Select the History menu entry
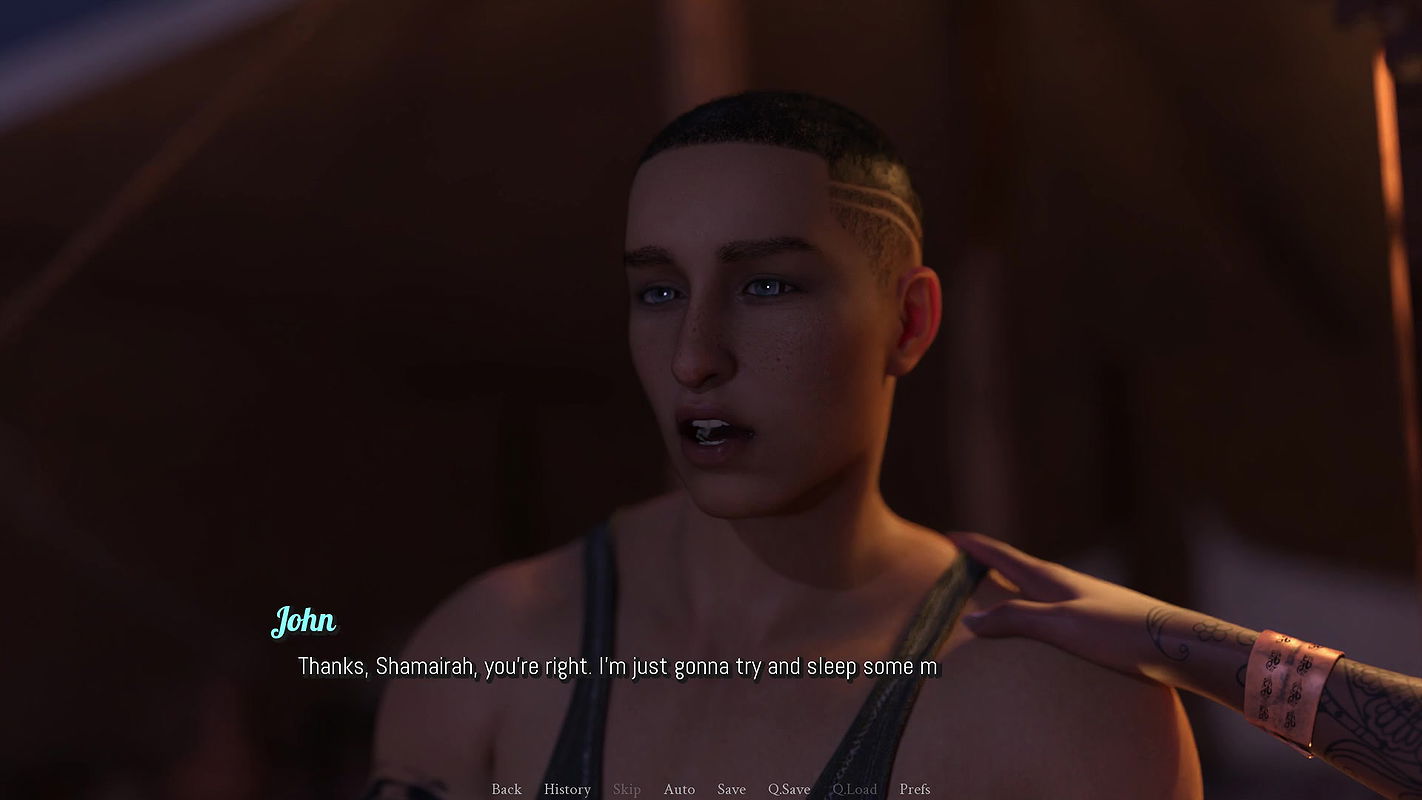Screen dimensions: 1422x800 click(567, 789)
